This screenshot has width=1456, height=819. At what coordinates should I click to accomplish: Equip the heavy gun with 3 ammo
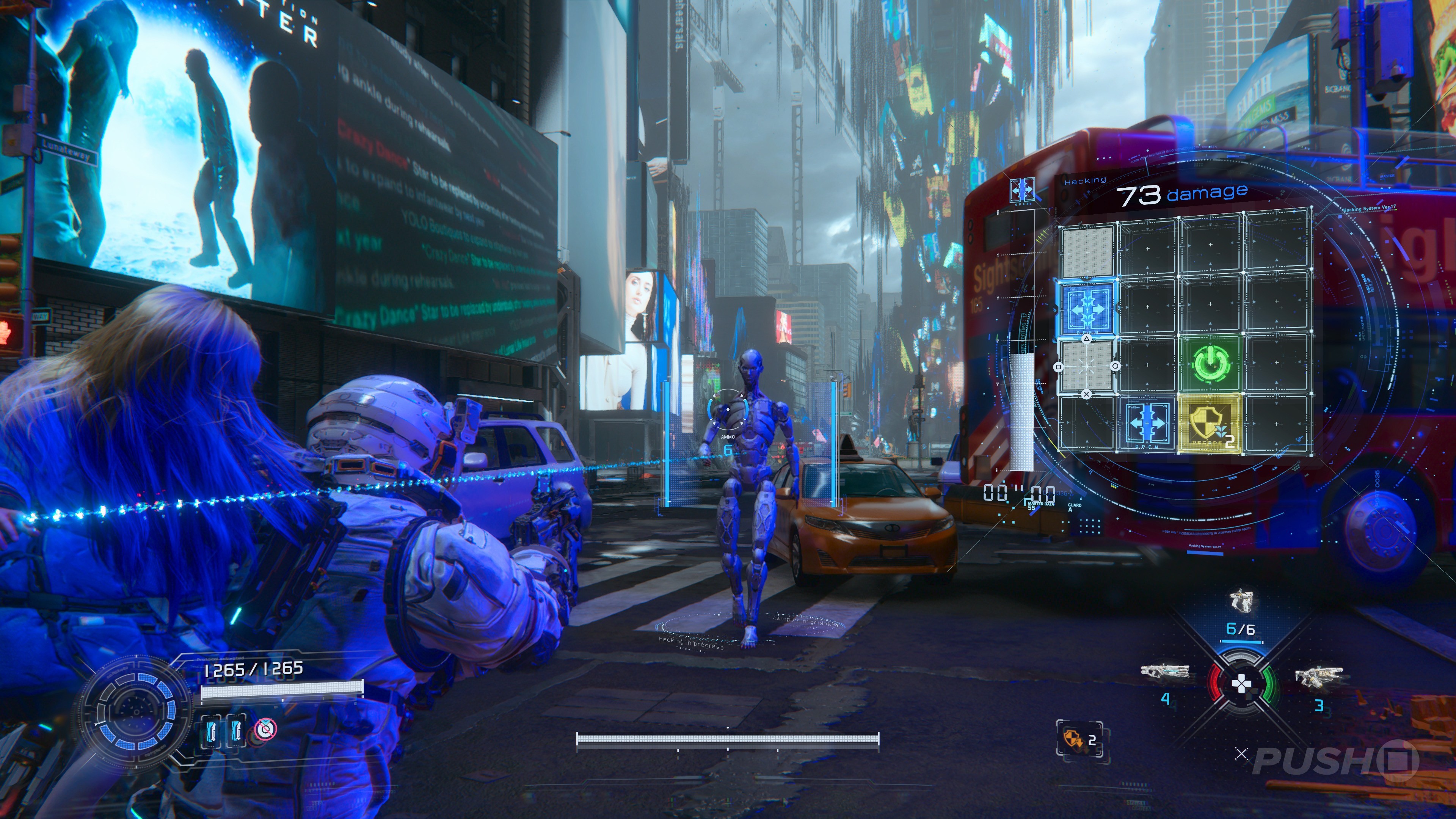coord(1318,676)
